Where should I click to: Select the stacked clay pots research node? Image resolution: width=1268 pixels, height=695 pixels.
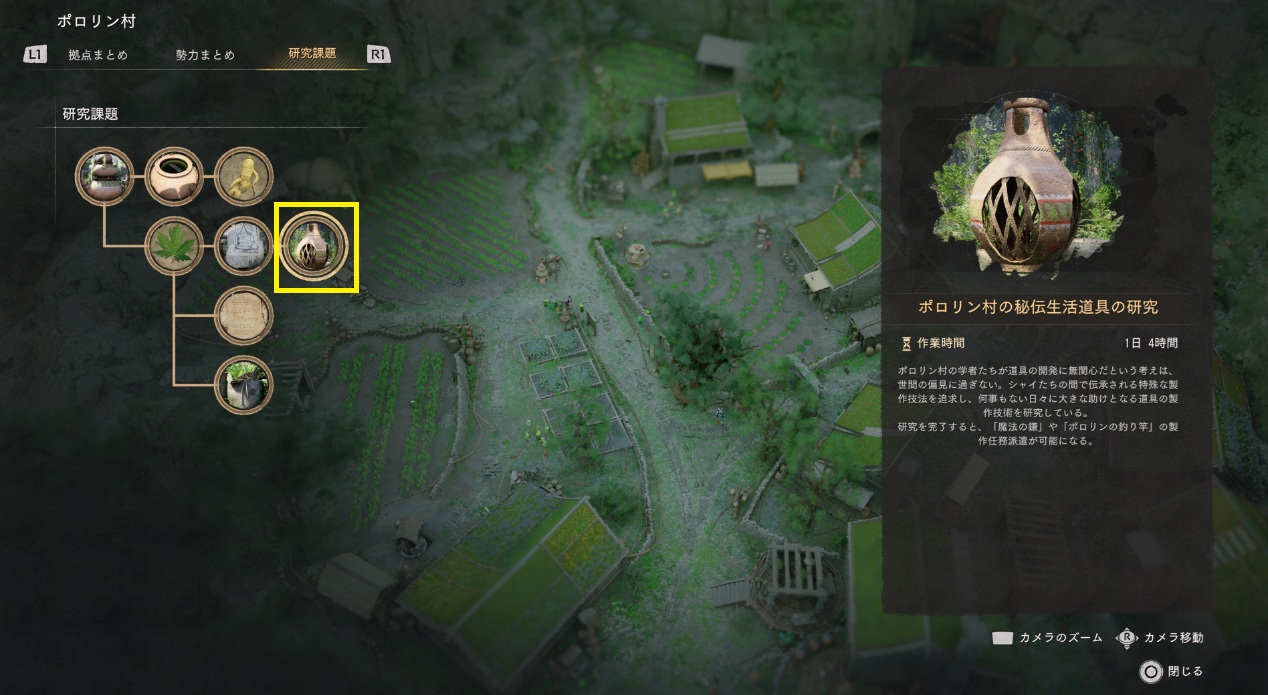point(105,177)
